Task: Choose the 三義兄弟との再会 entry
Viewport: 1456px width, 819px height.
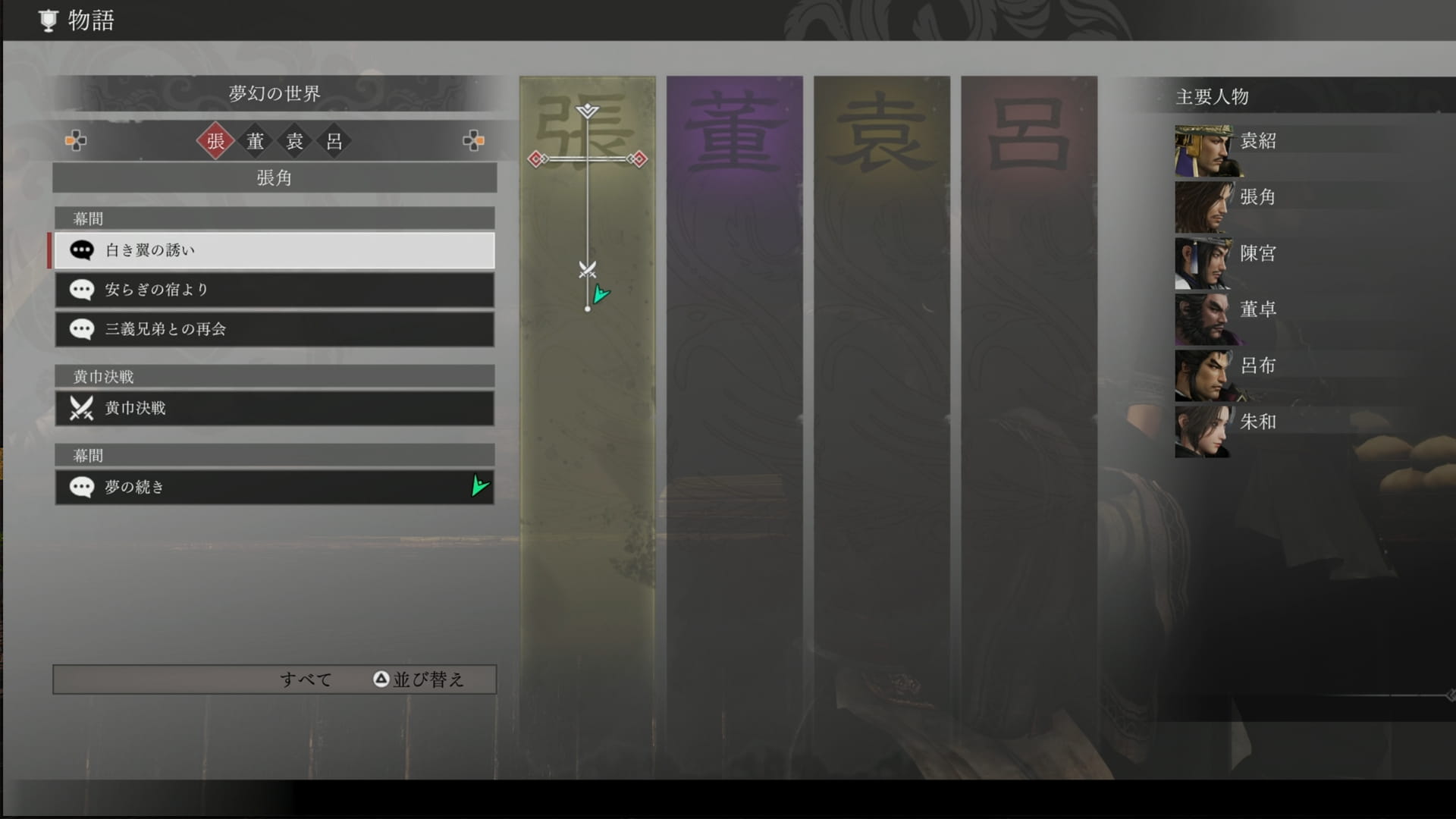Action: coord(274,329)
